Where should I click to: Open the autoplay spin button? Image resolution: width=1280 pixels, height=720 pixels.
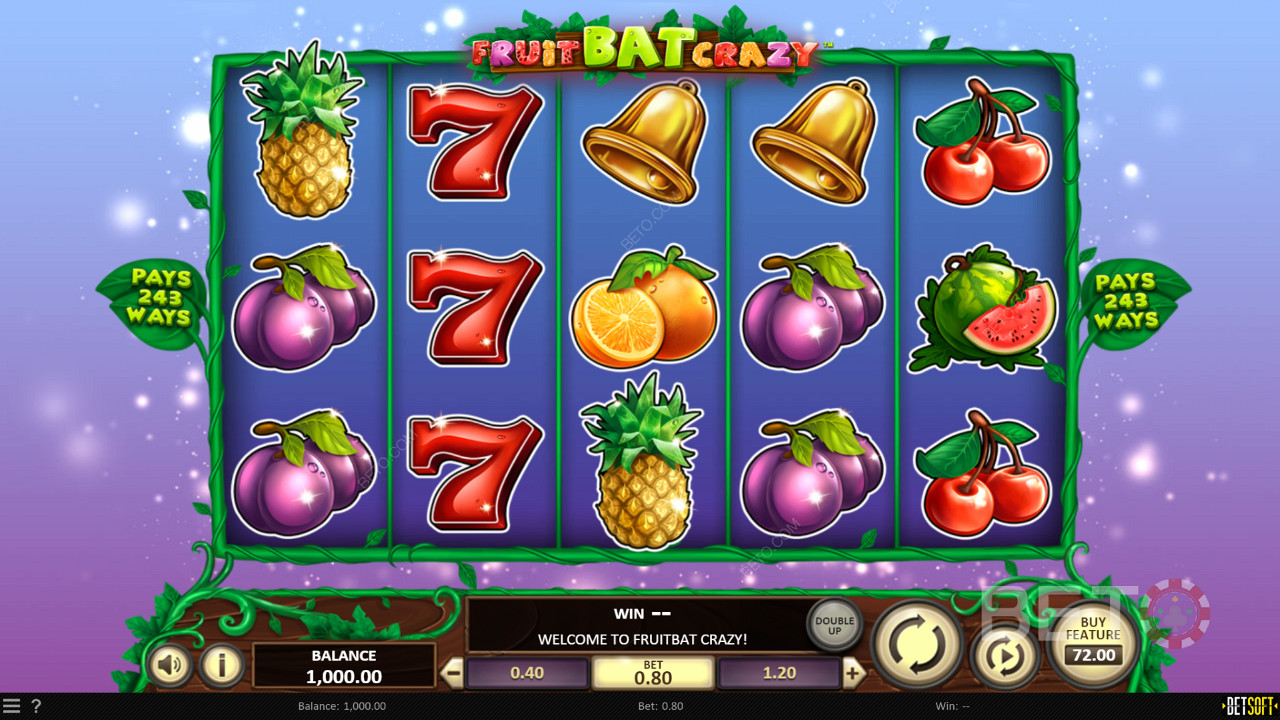click(x=1004, y=656)
